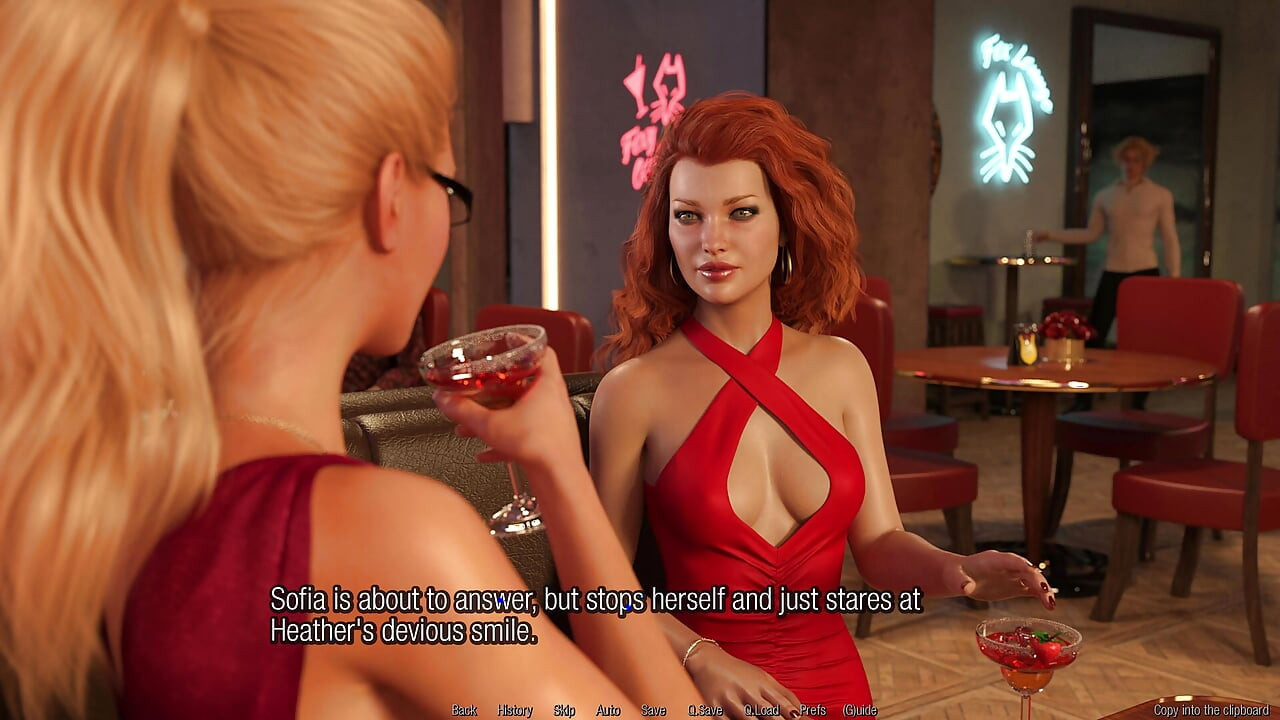Click the red roses on the back table
1280x720 pixels.
pos(1068,325)
